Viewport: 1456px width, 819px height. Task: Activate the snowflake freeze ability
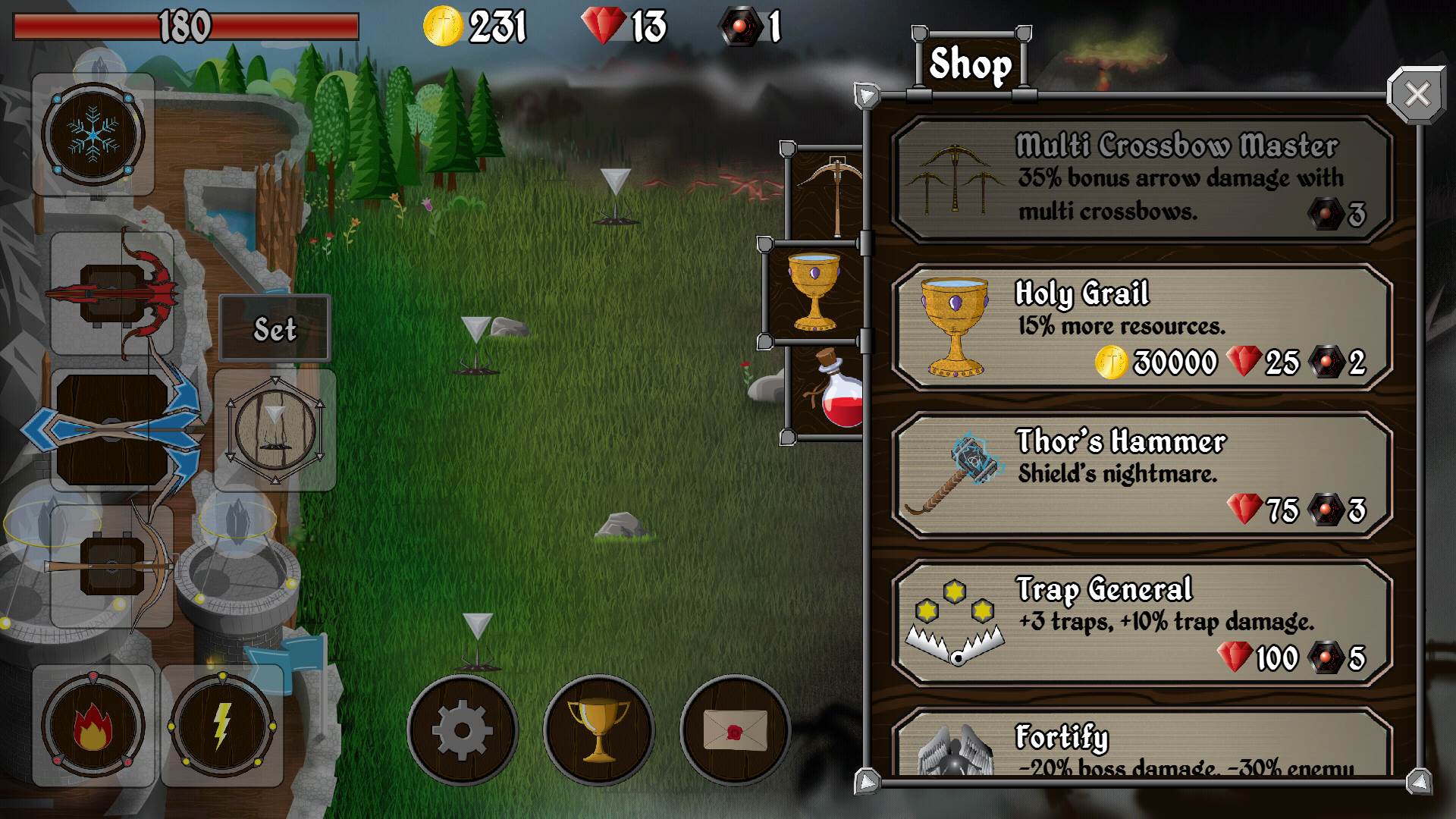(x=93, y=135)
